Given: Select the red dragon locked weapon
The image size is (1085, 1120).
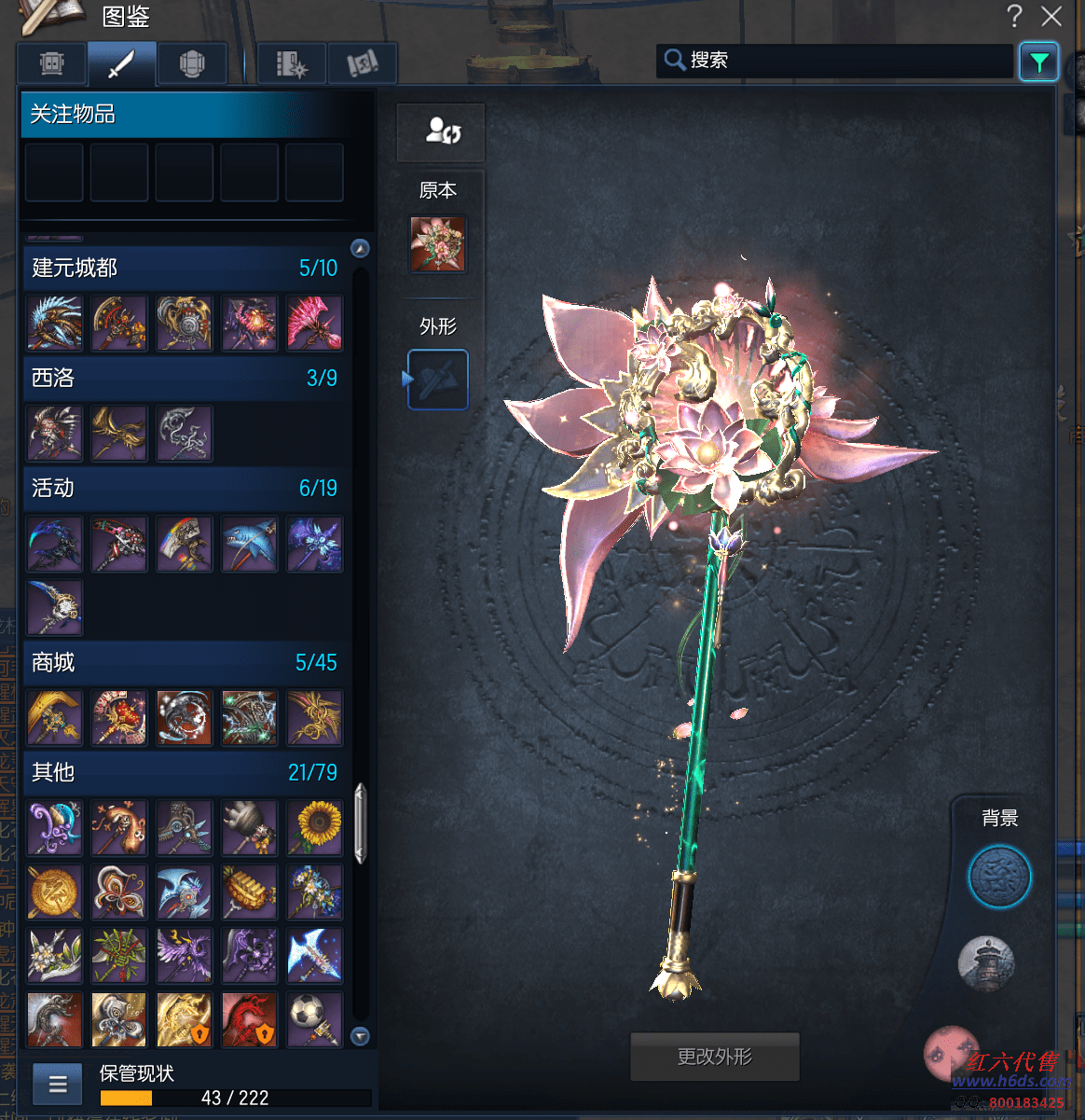Looking at the screenshot, I should [x=250, y=1019].
